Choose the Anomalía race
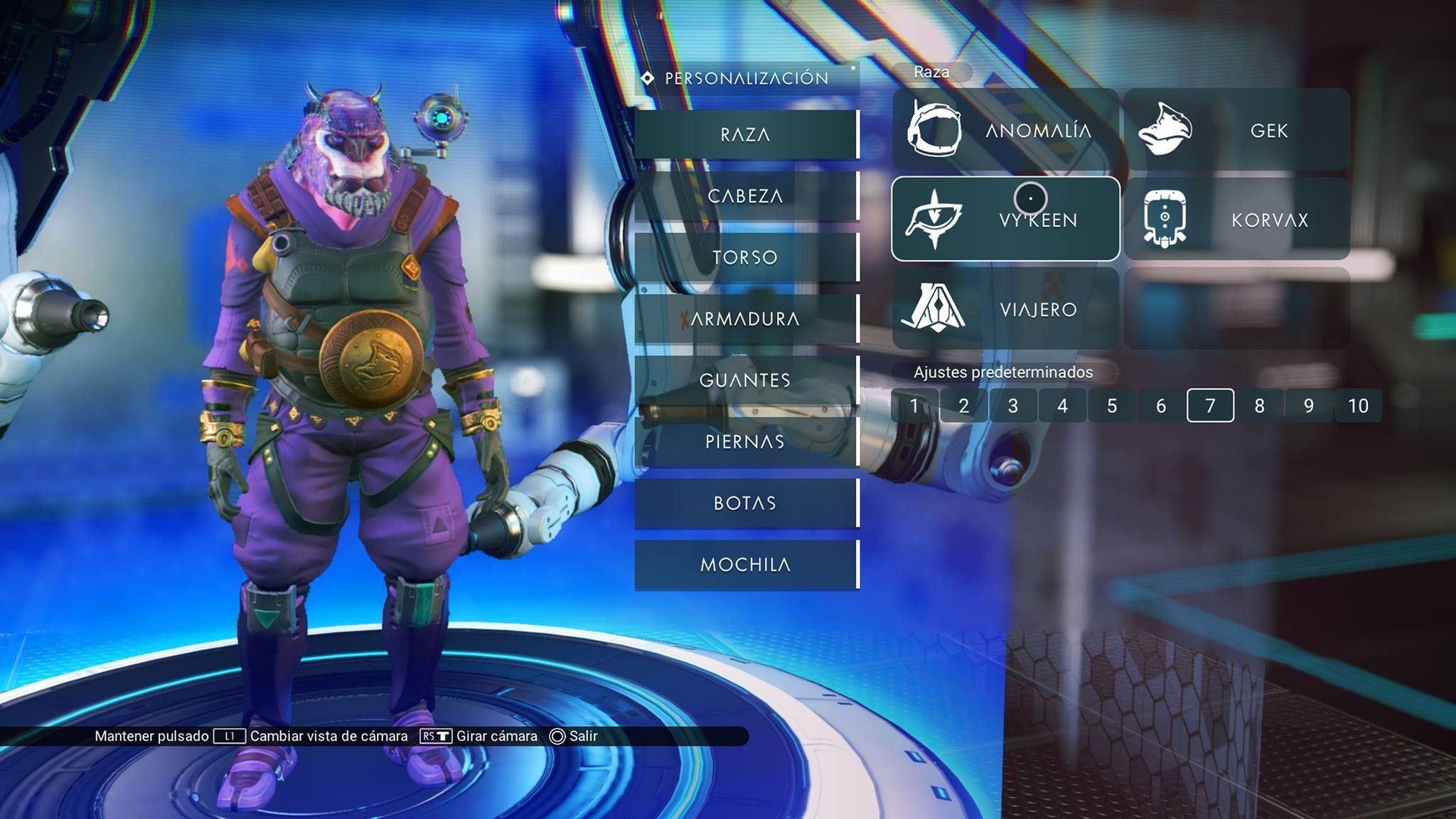The image size is (1456, 819). 1005,130
